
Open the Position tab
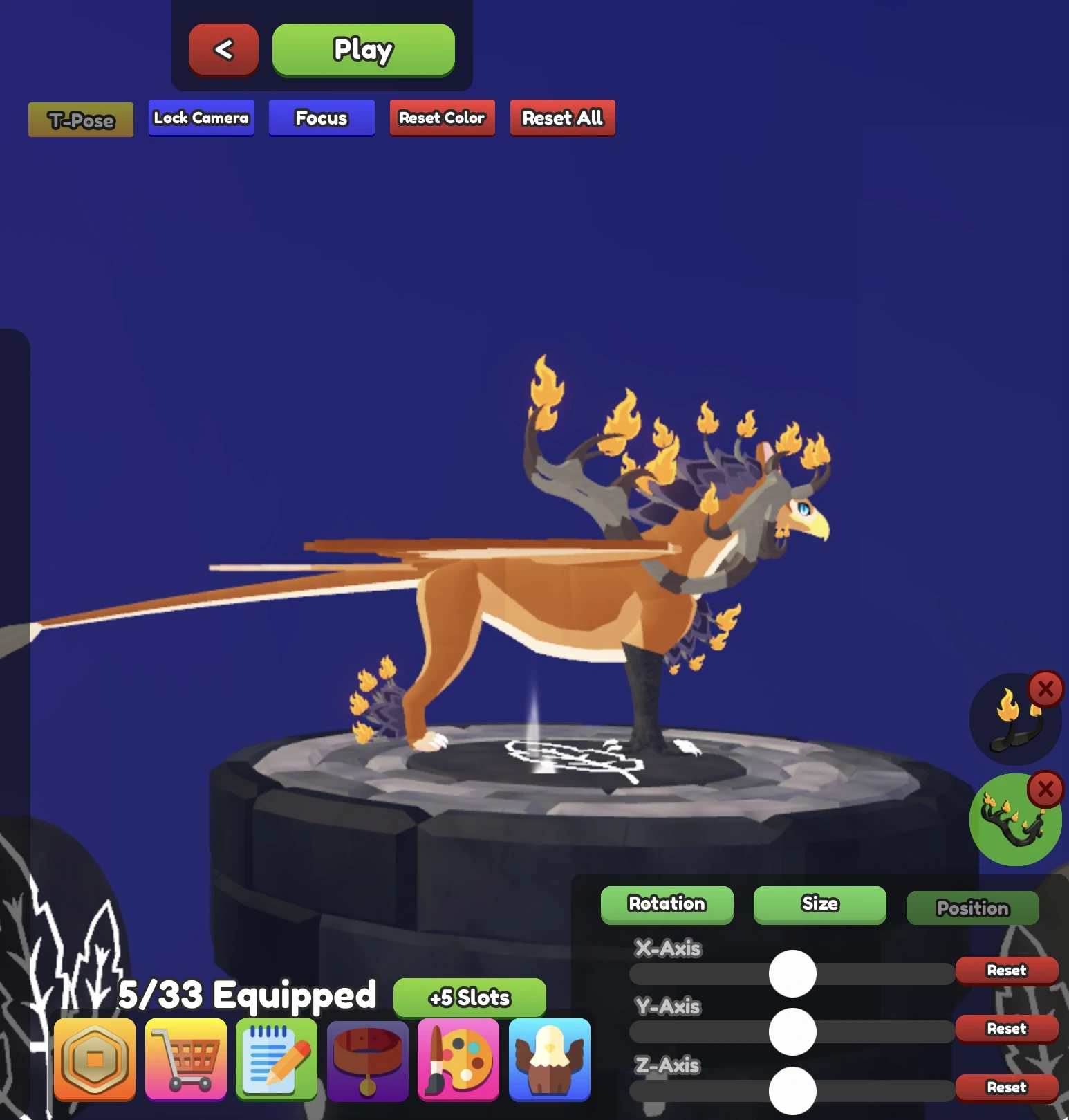click(x=972, y=908)
